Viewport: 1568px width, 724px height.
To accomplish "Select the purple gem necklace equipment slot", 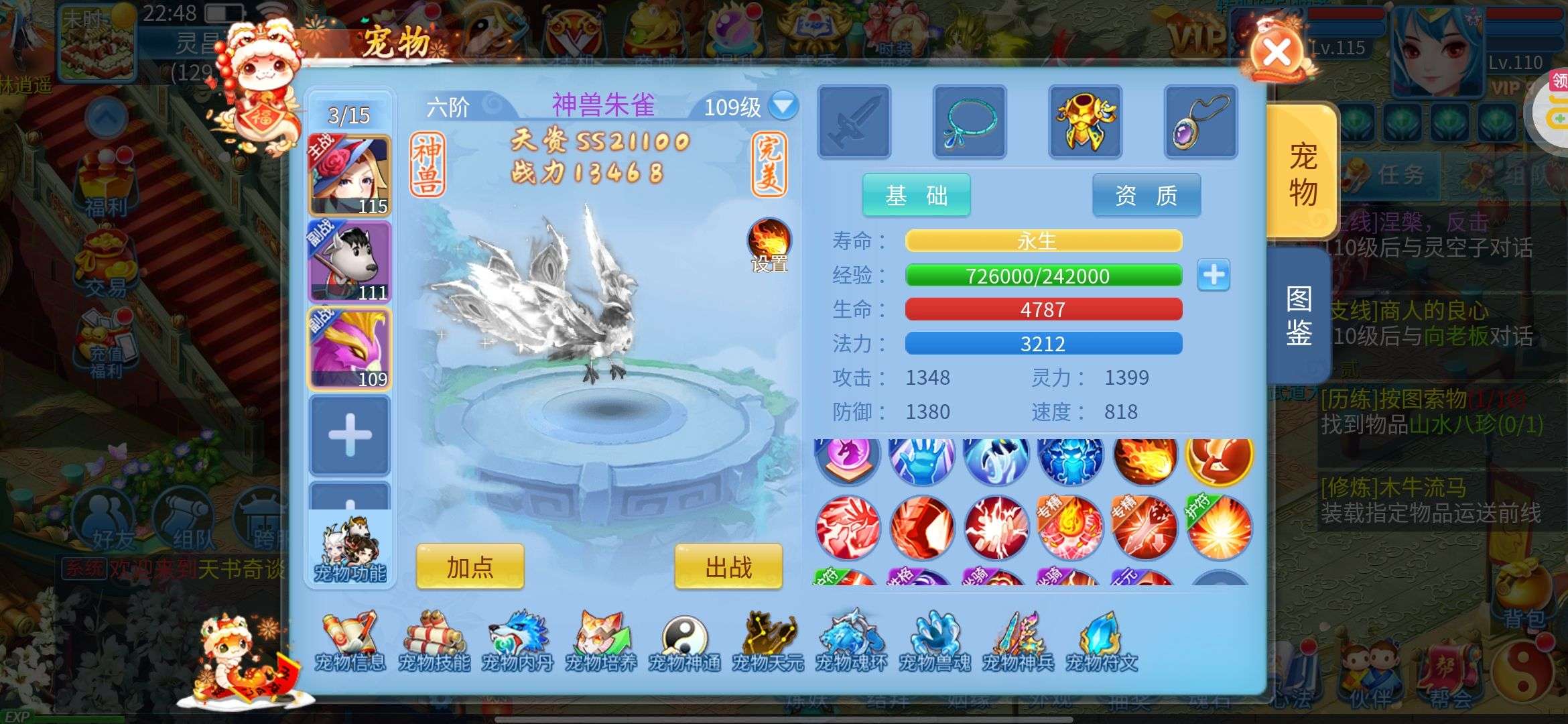I will tap(1200, 121).
